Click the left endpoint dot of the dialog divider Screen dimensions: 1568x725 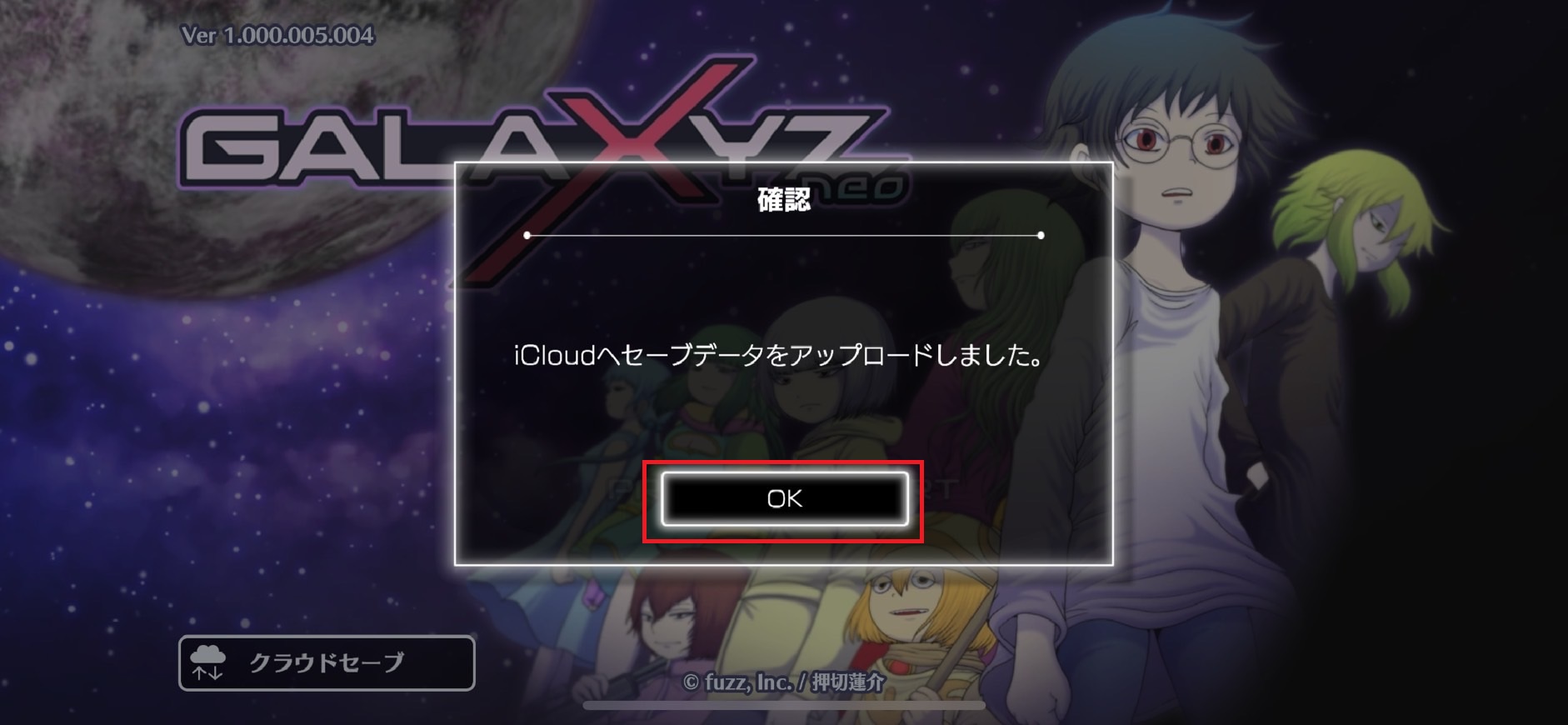(528, 236)
